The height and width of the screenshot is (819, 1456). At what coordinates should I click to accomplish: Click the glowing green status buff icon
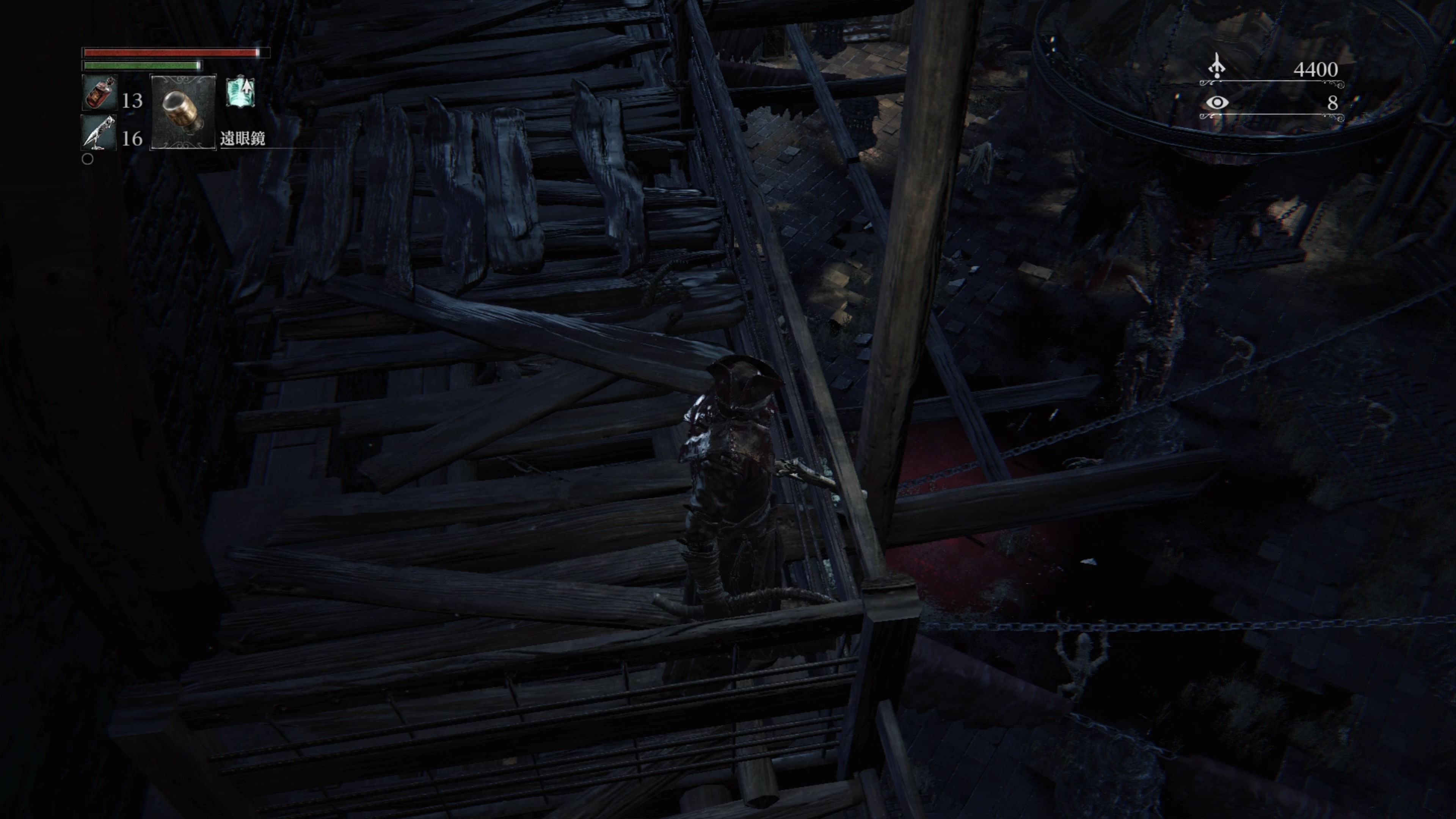point(241,92)
